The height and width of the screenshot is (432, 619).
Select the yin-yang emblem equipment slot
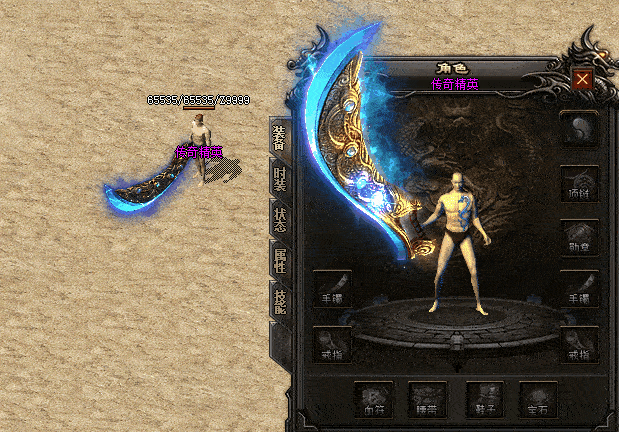pyautogui.click(x=579, y=128)
